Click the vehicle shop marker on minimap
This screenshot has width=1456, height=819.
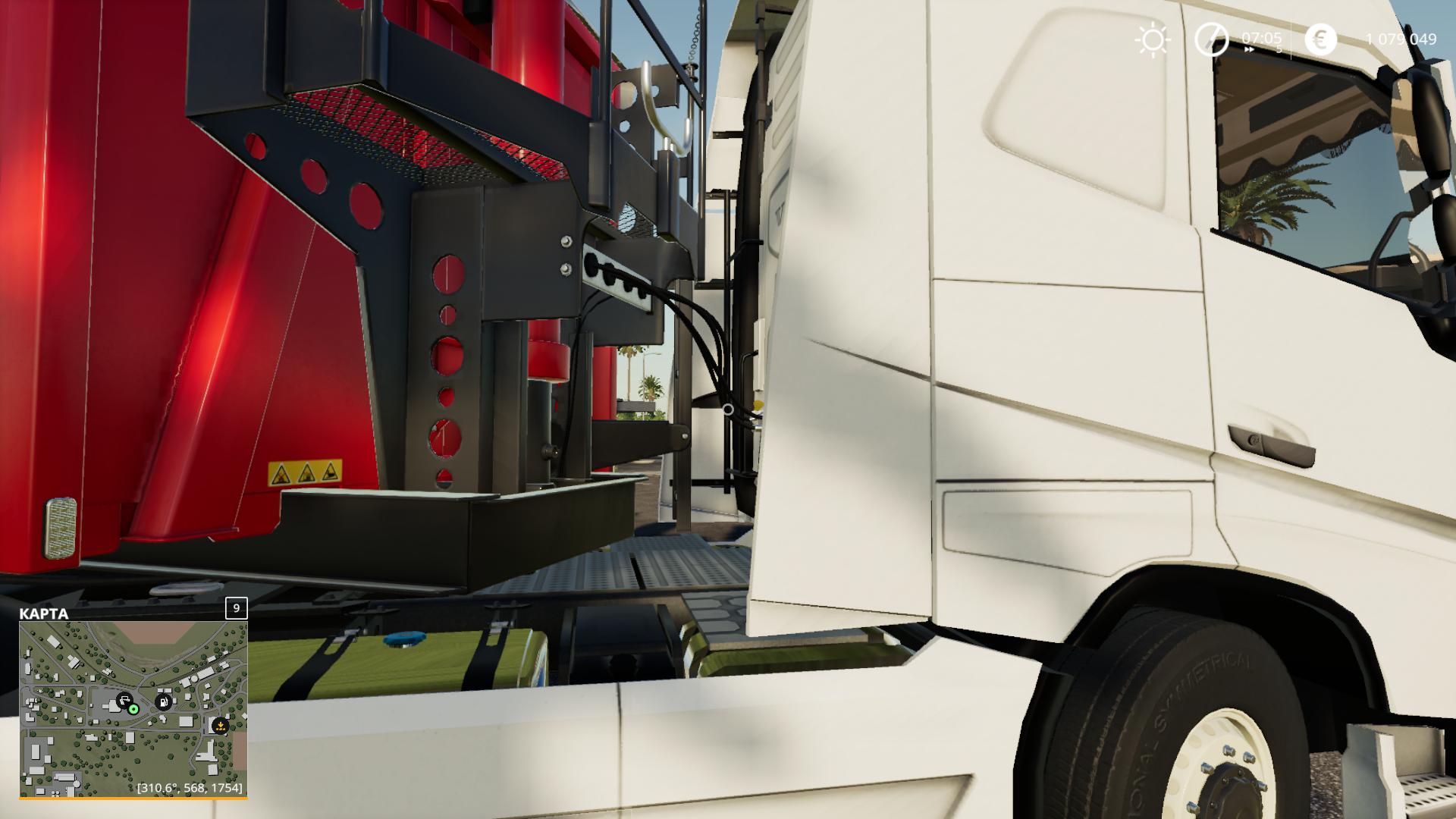(x=124, y=699)
